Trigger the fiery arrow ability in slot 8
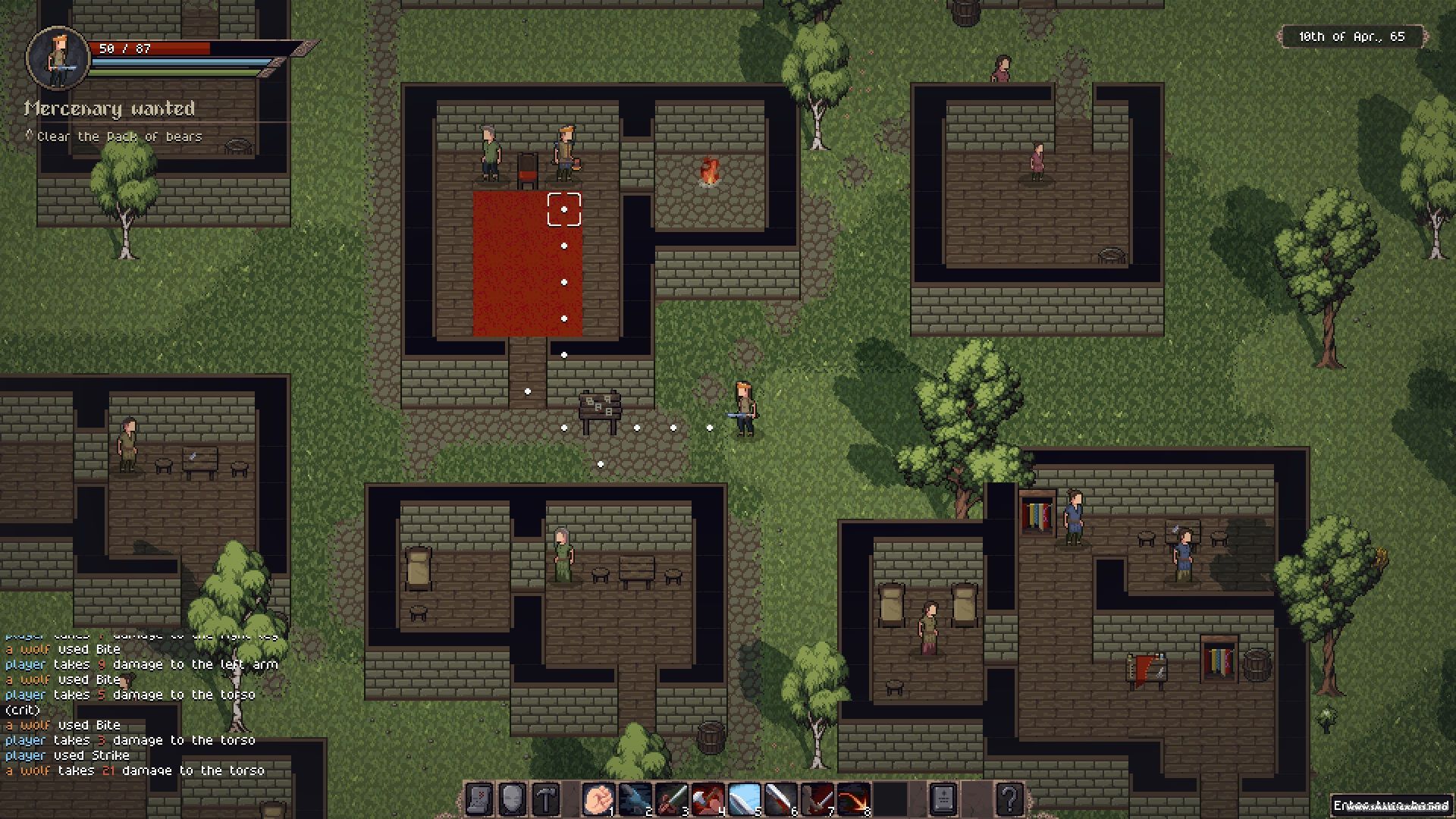The height and width of the screenshot is (819, 1456). (853, 799)
